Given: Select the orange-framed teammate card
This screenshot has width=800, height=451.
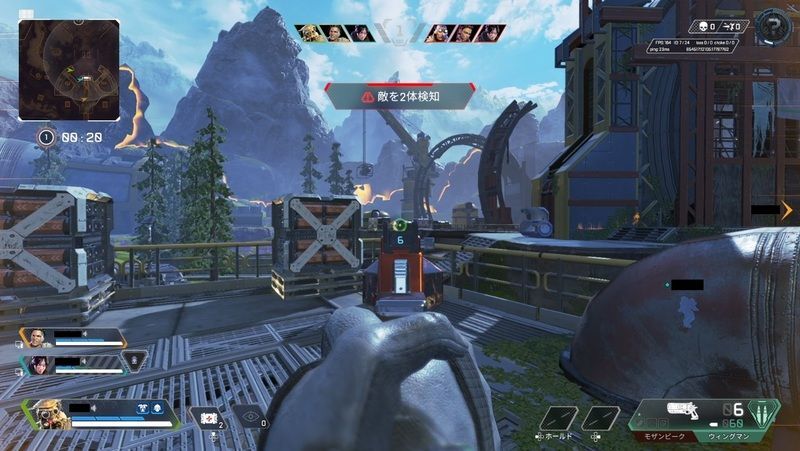Looking at the screenshot, I should click(x=72, y=338).
